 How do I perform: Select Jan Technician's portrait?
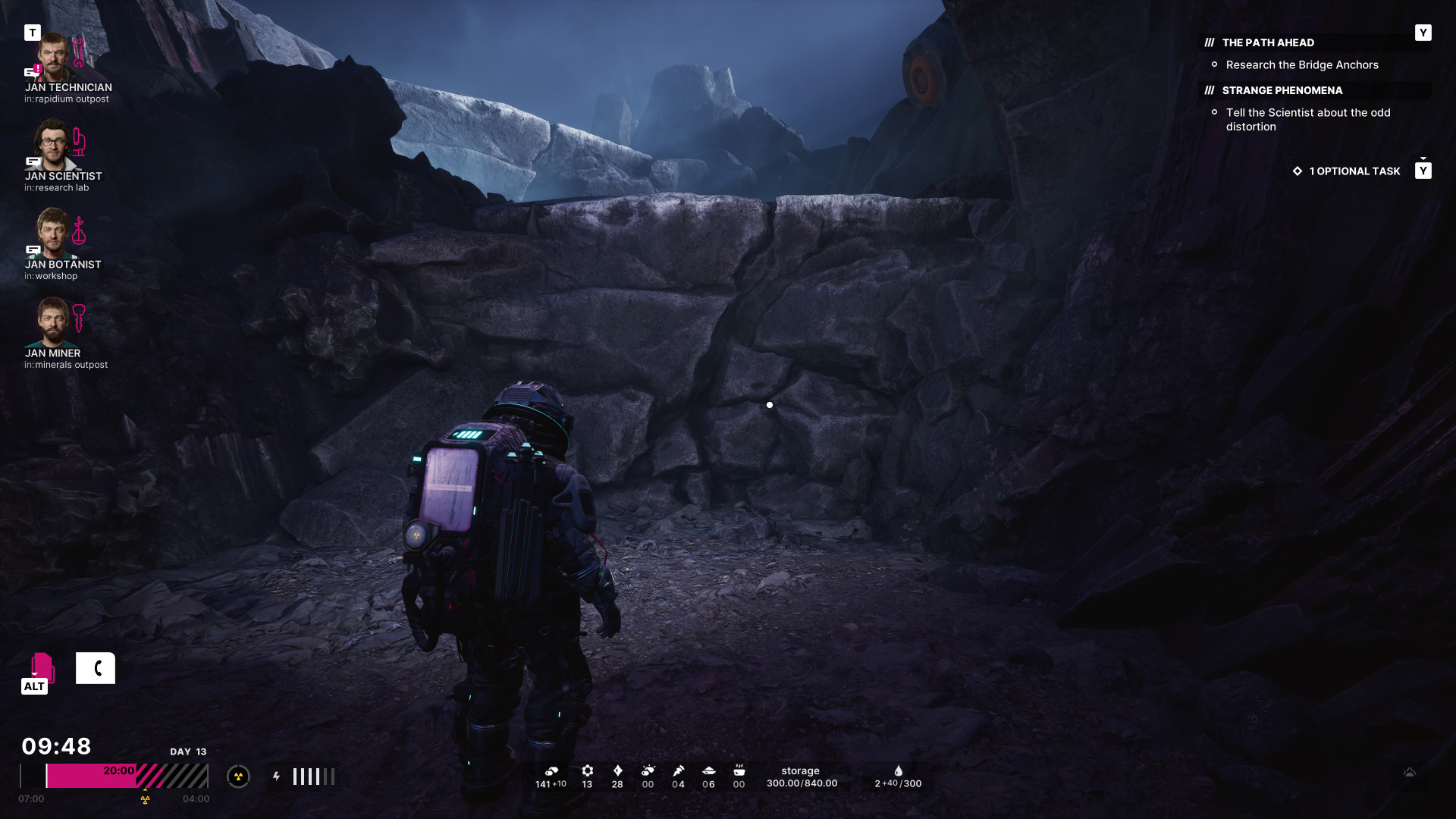point(53,57)
